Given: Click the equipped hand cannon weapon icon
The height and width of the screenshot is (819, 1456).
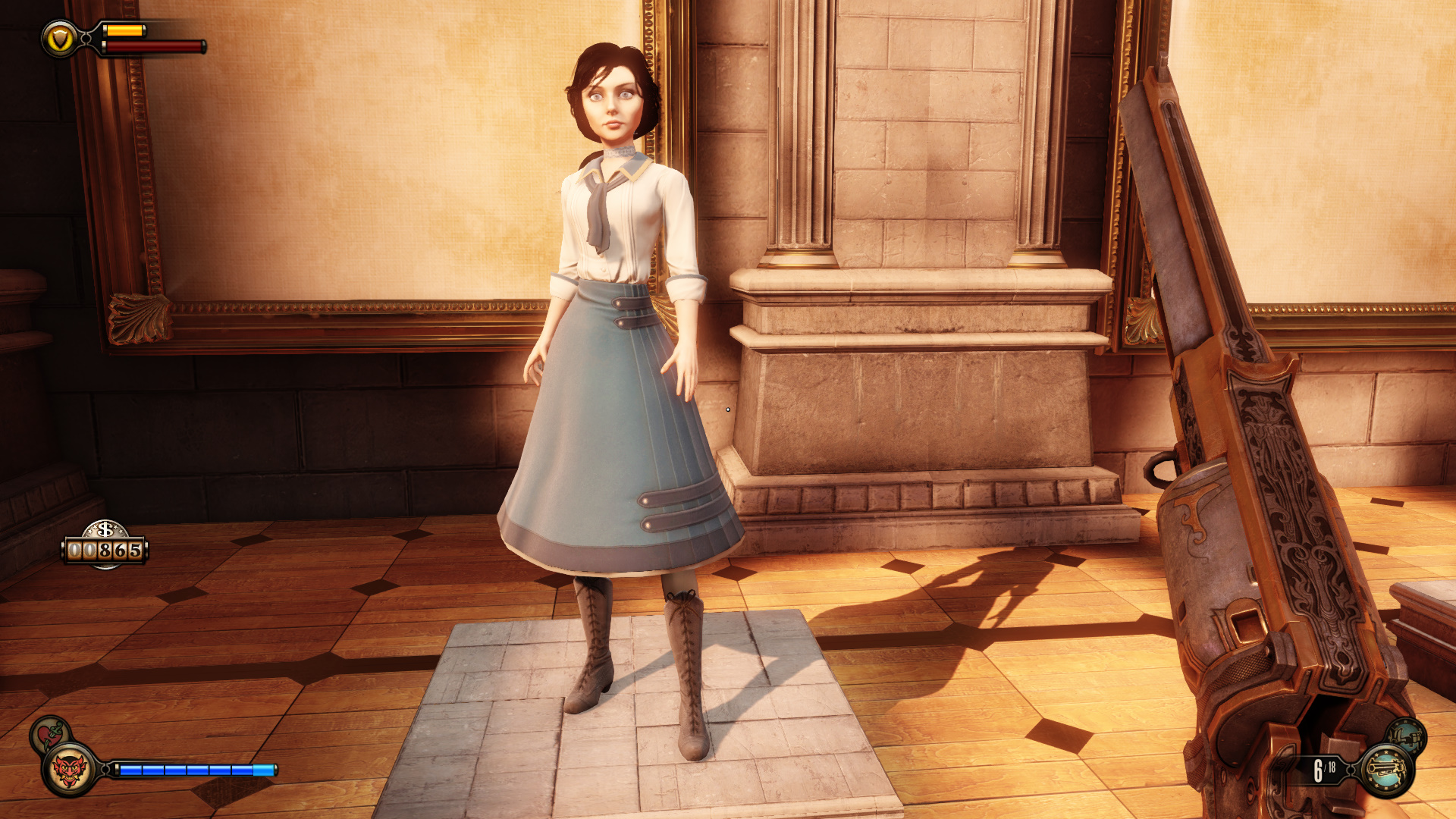Looking at the screenshot, I should (x=1387, y=770).
